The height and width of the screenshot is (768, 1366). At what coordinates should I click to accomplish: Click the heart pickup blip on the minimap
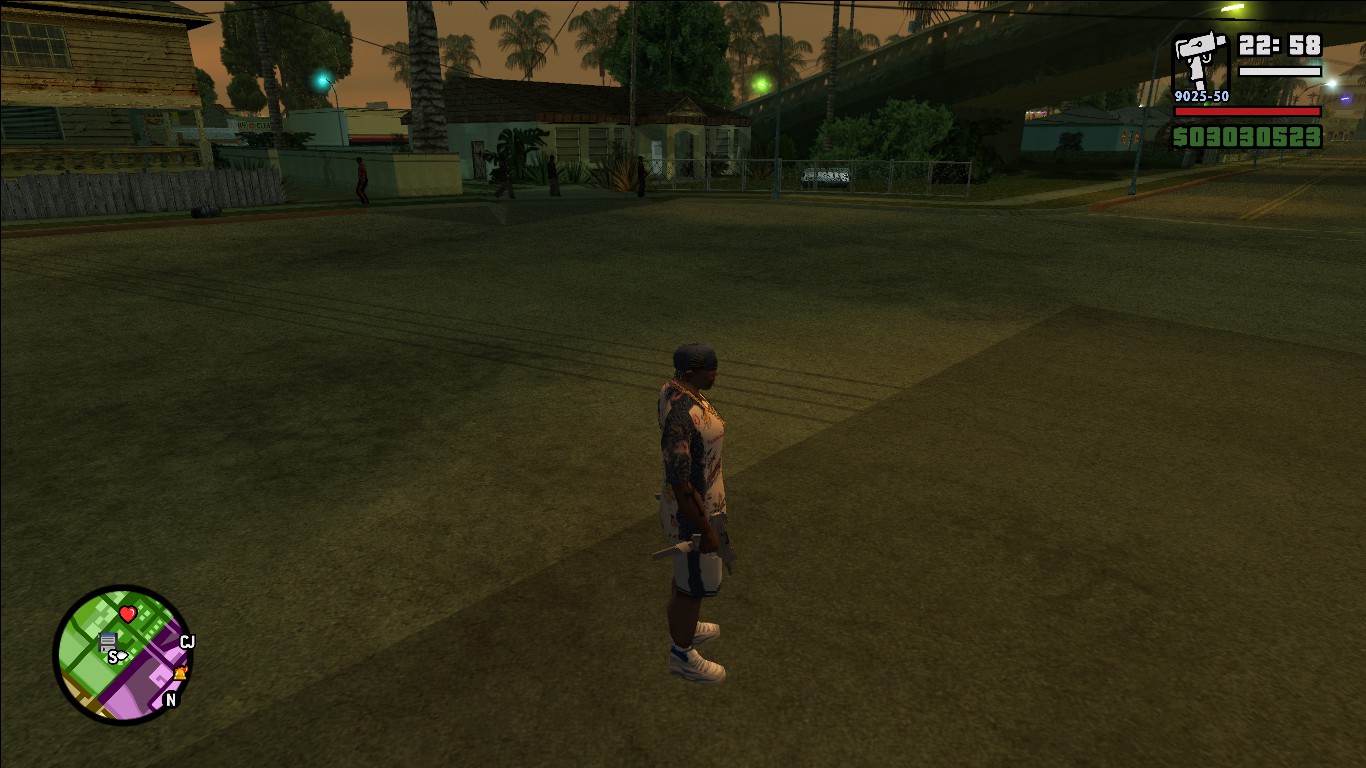[128, 613]
